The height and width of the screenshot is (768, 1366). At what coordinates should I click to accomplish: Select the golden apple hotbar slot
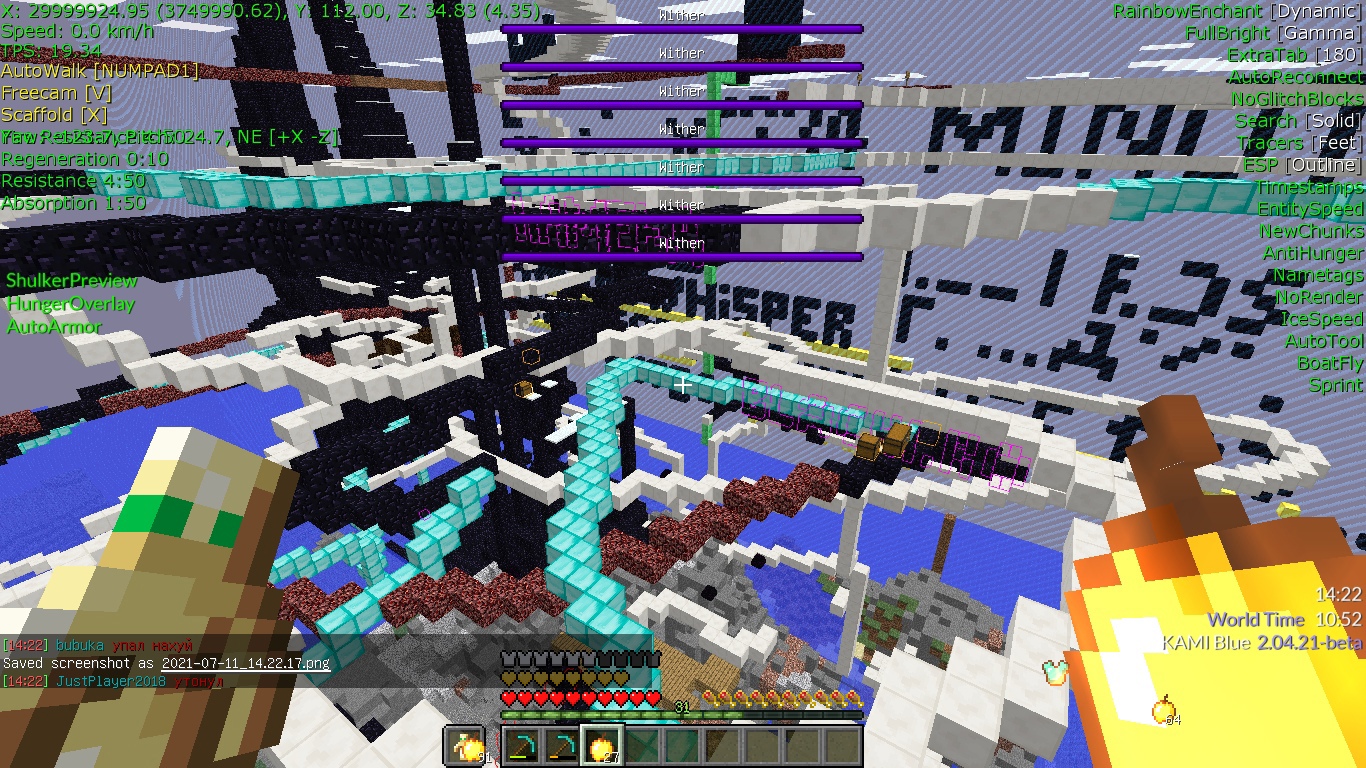pos(602,746)
